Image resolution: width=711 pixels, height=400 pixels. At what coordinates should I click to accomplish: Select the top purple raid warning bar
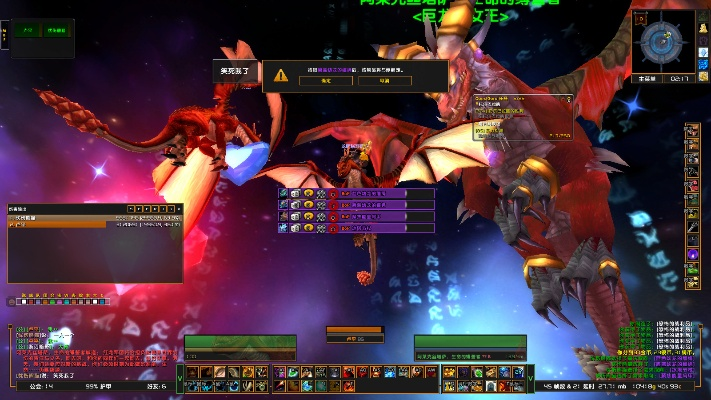(372, 192)
